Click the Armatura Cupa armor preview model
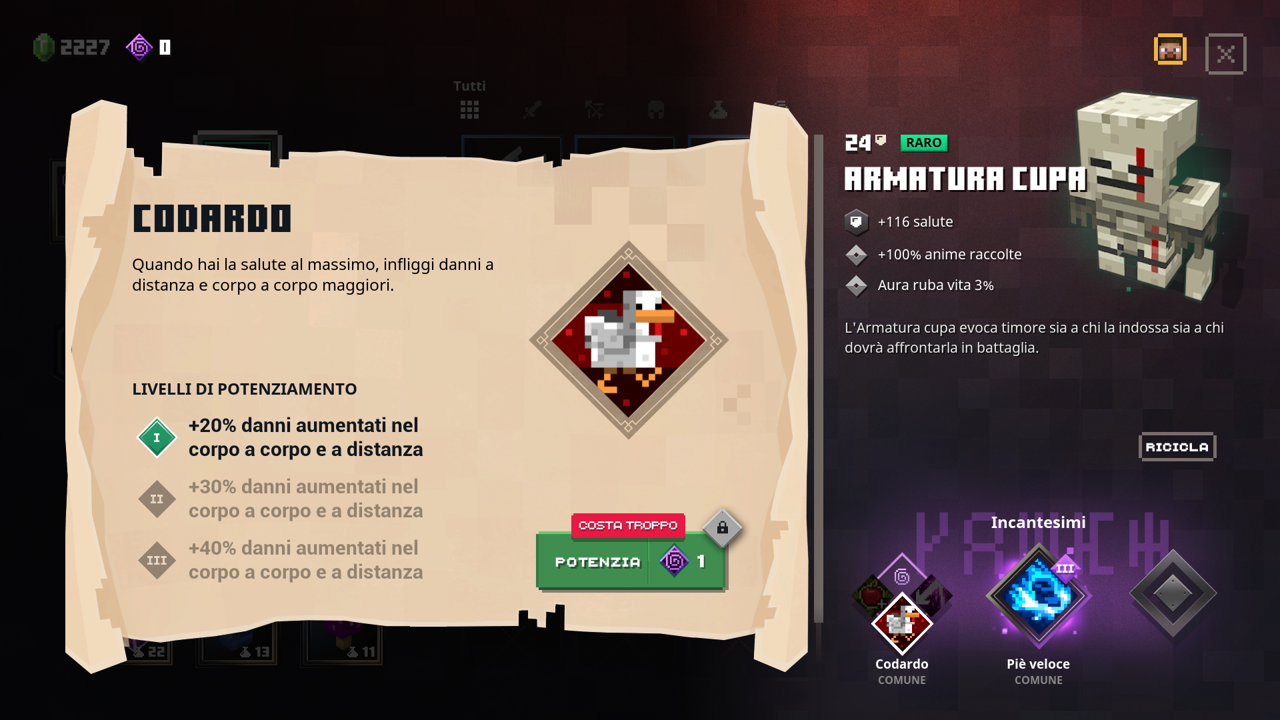The height and width of the screenshot is (720, 1280). tap(1140, 190)
